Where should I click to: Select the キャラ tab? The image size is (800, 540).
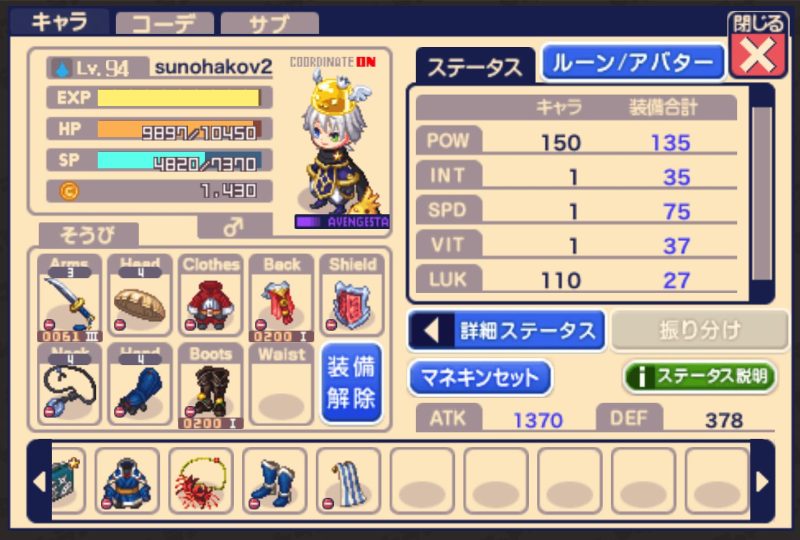[58, 21]
